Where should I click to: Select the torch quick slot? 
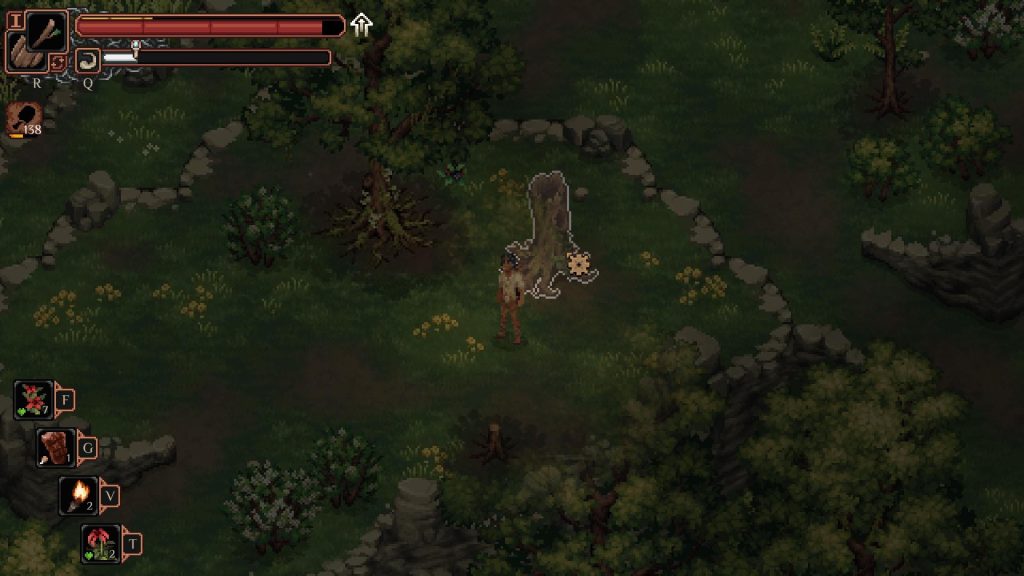79,494
